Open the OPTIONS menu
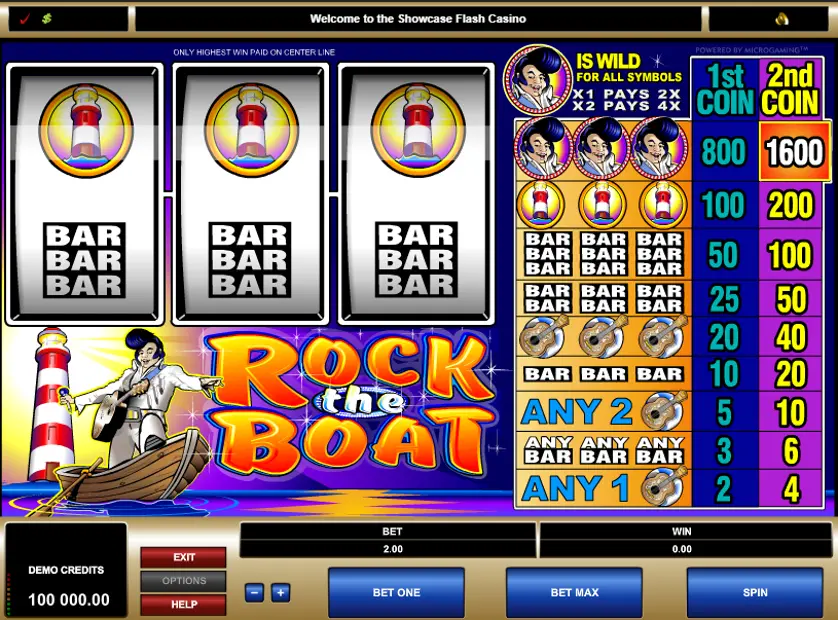838x620 pixels. [x=183, y=581]
